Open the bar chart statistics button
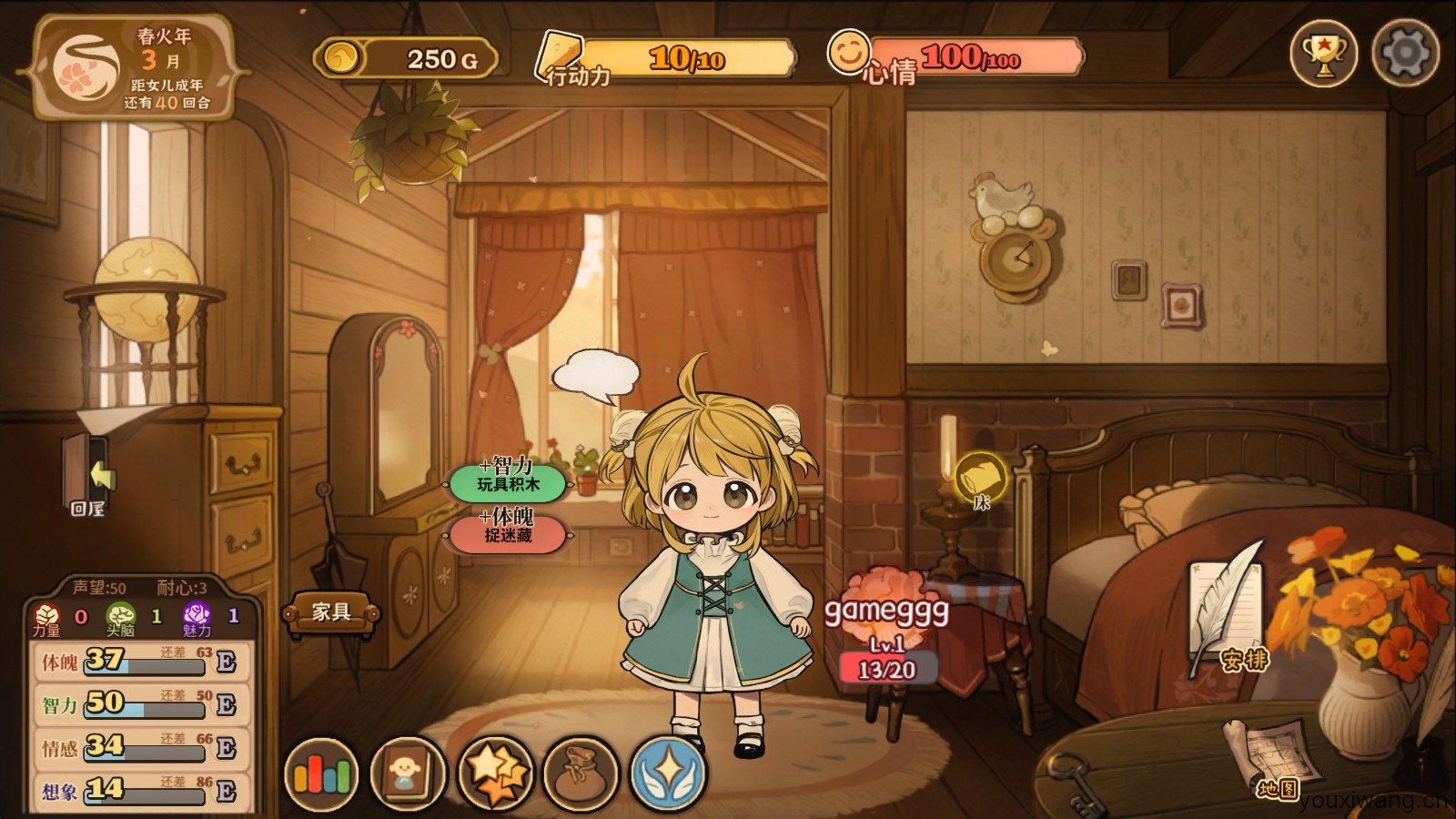 click(x=321, y=774)
